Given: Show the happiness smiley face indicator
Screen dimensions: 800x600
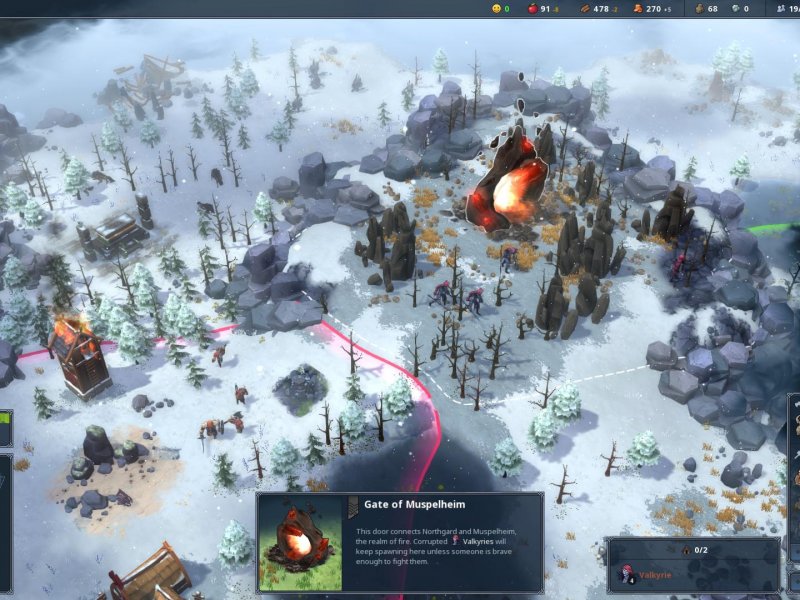Looking at the screenshot, I should pos(495,9).
